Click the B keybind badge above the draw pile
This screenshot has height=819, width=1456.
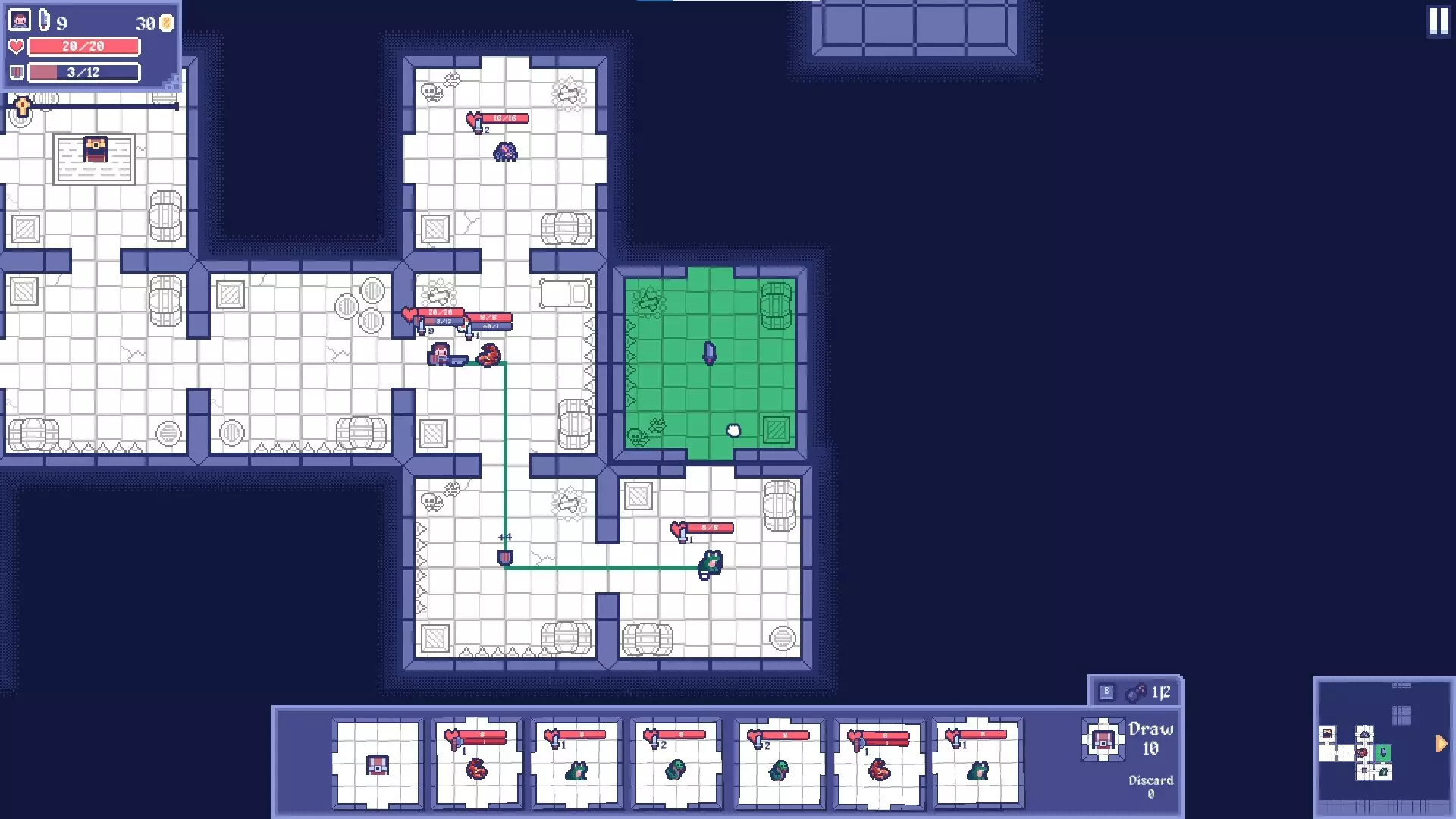pos(1108,692)
